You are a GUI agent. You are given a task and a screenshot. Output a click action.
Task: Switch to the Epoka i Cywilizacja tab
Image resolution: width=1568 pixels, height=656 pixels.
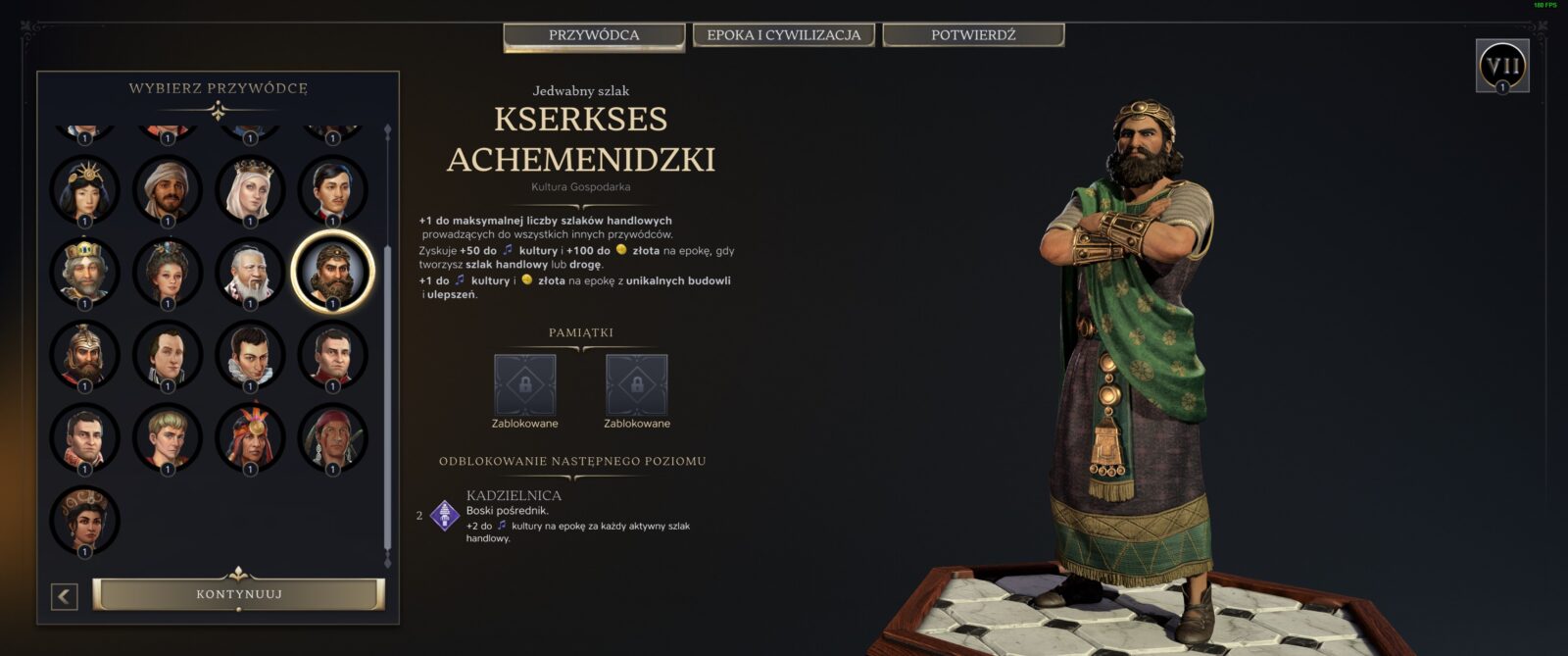coord(783,35)
